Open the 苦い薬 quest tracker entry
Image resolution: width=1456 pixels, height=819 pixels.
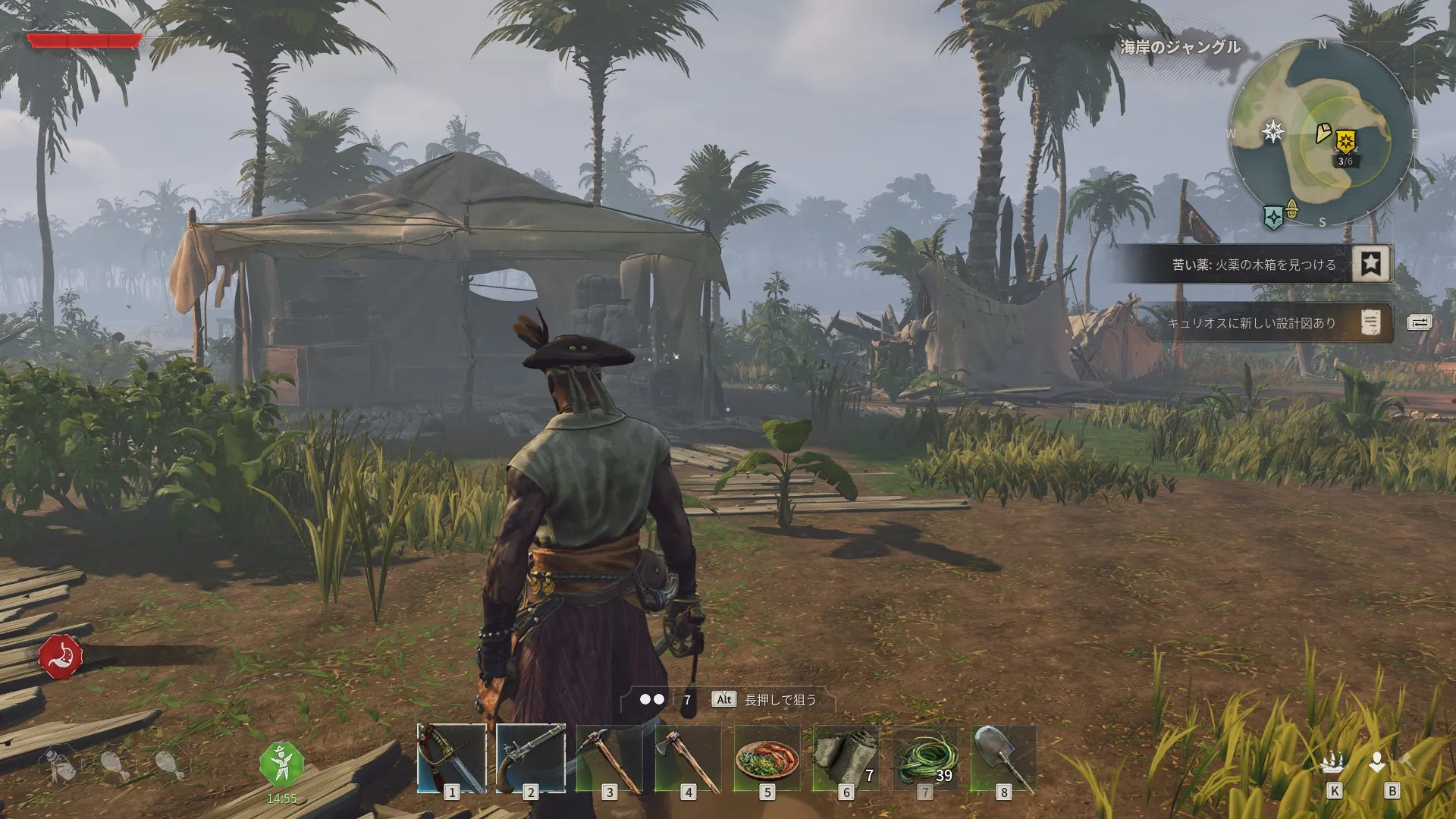click(1255, 265)
